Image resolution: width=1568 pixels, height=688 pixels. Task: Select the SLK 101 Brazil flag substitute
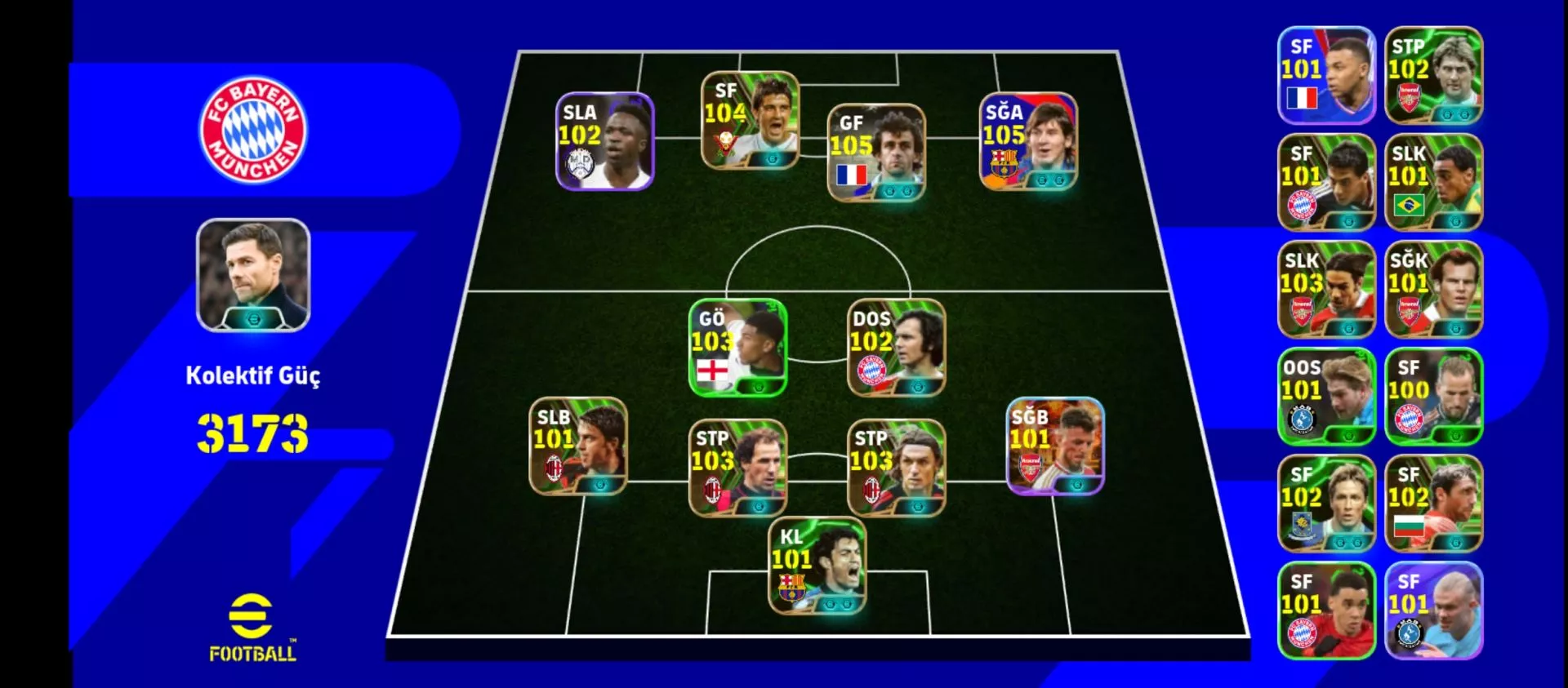[x=1433, y=182]
